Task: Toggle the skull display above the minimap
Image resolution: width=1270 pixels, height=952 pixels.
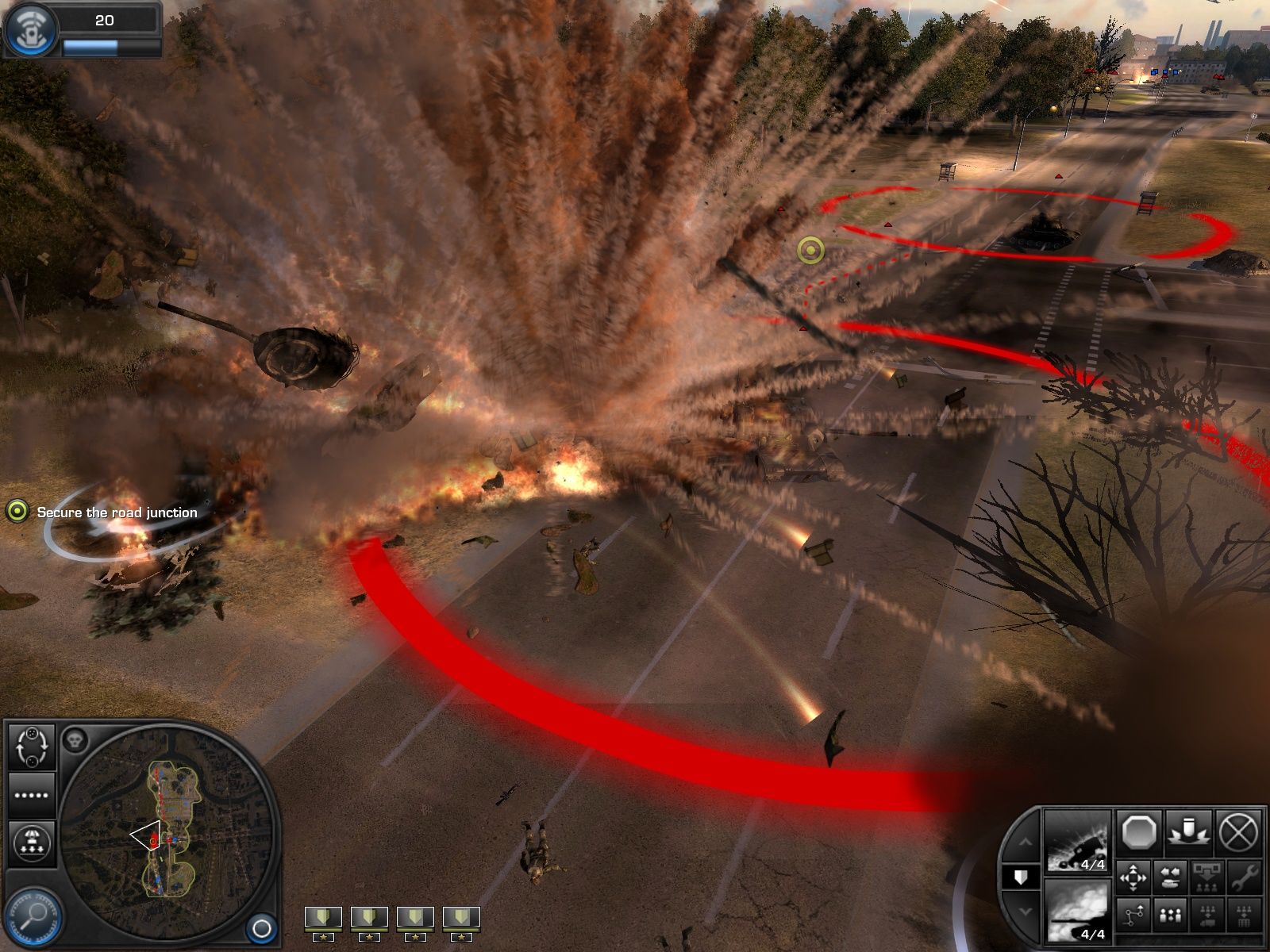Action: pos(75,740)
